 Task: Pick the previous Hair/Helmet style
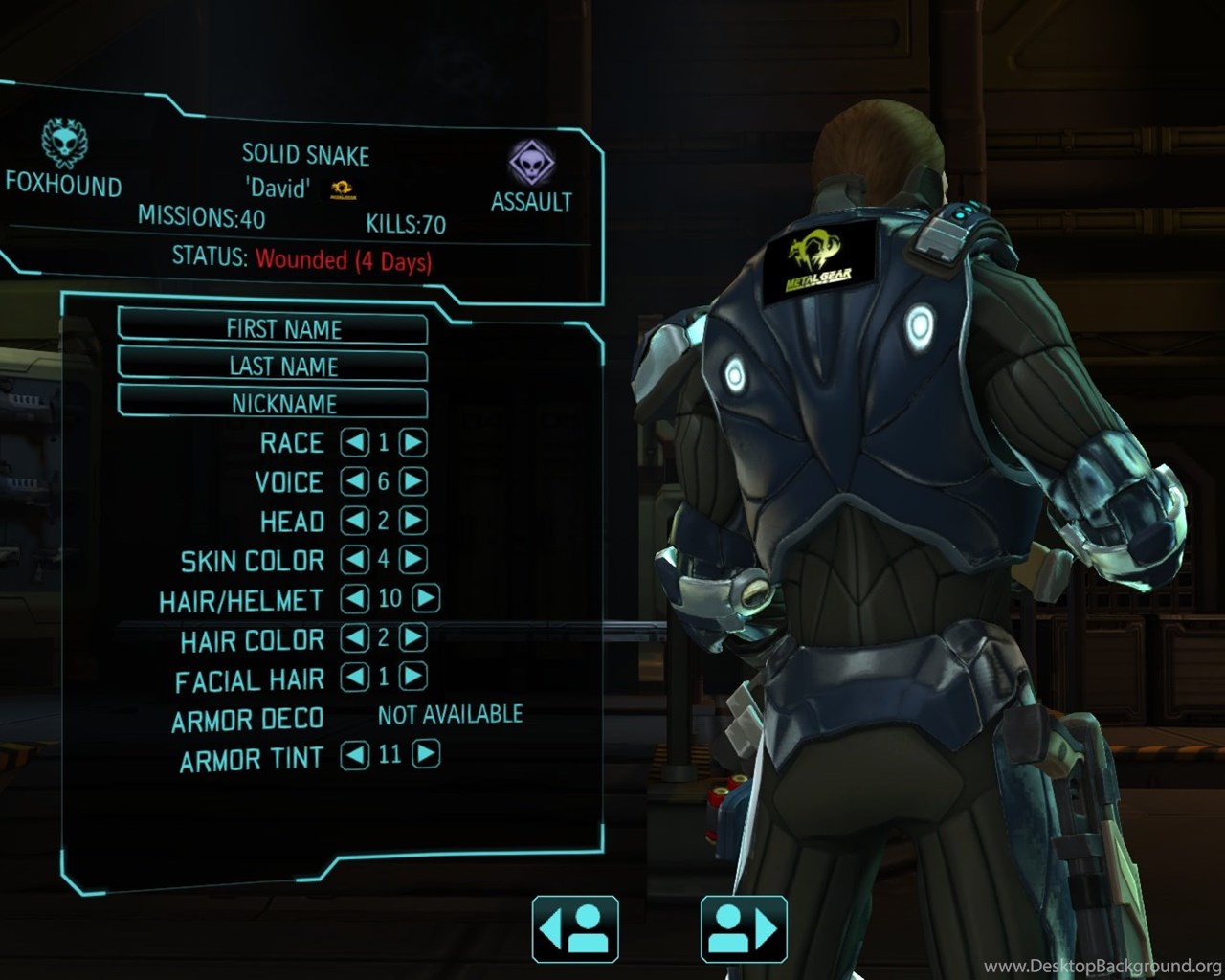[355, 598]
